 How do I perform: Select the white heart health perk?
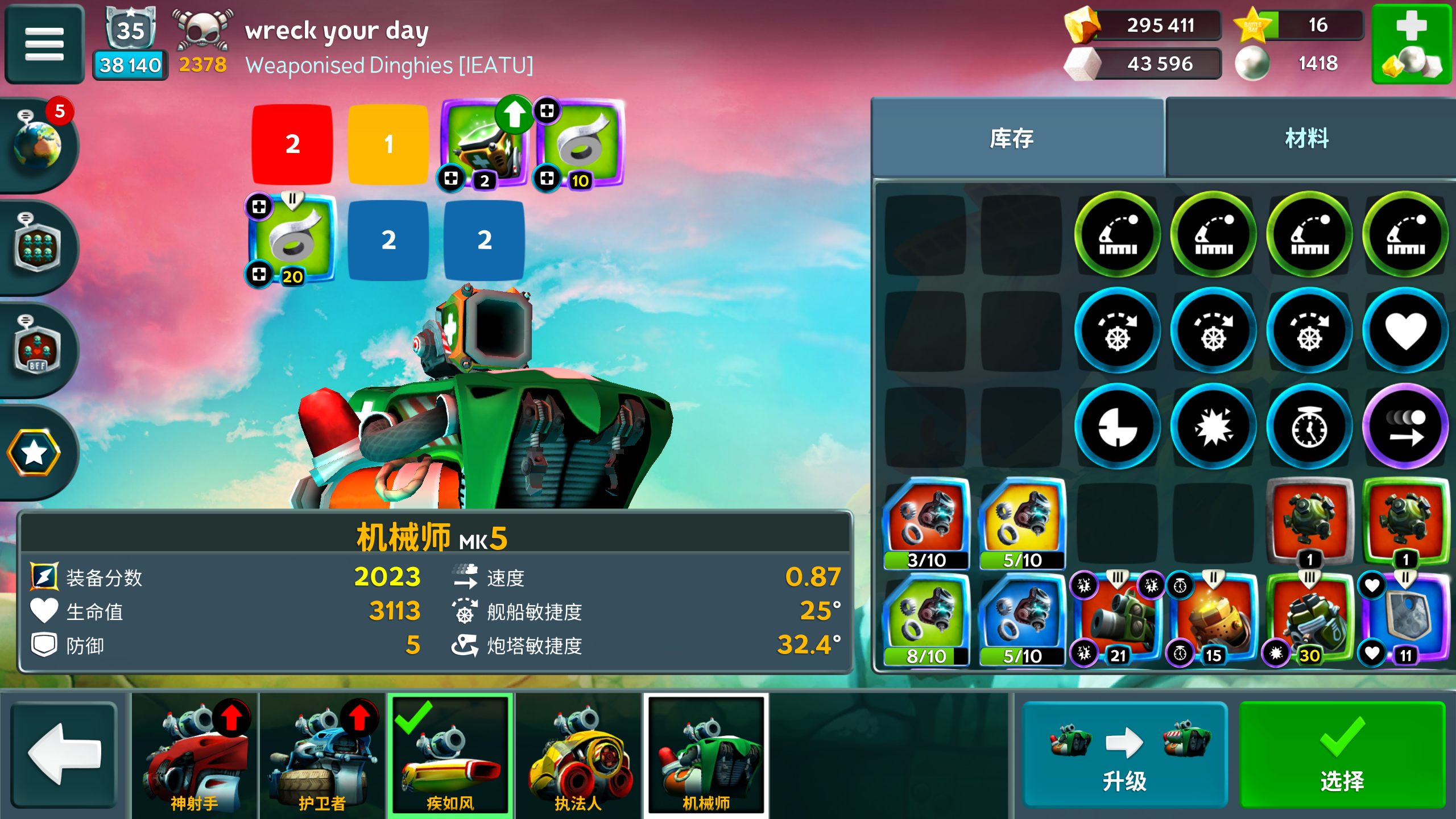[1405, 330]
